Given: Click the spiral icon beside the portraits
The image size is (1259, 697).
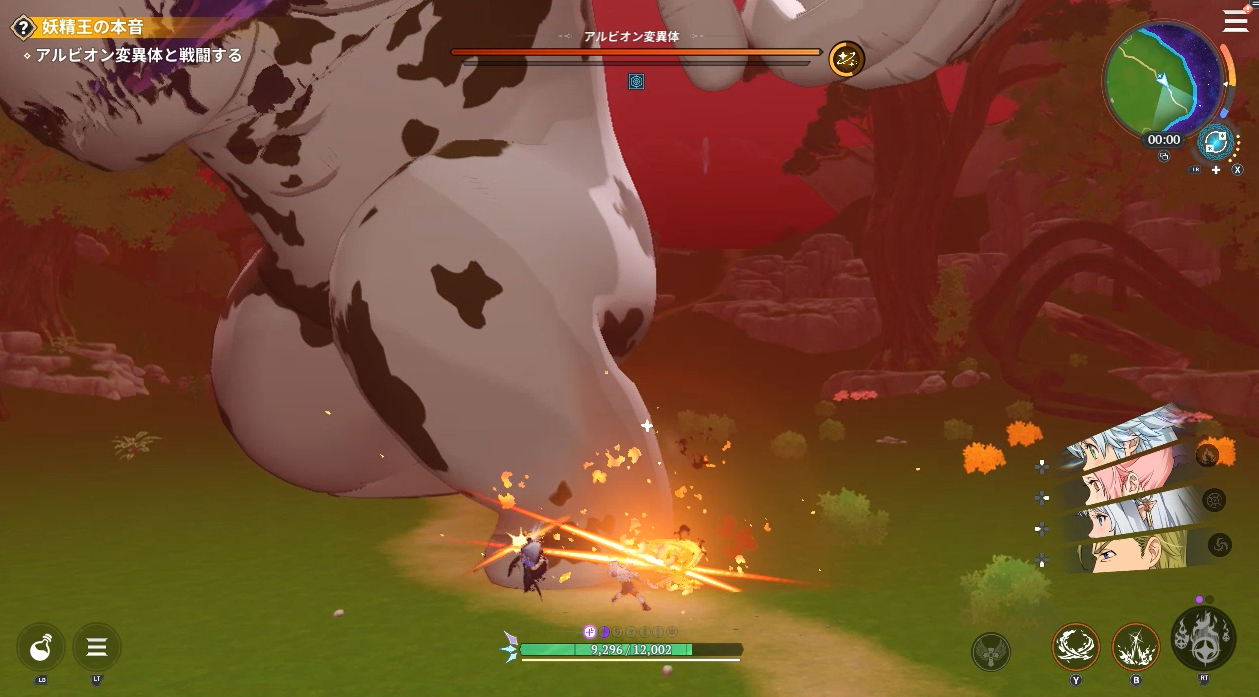Looking at the screenshot, I should coord(1220,545).
